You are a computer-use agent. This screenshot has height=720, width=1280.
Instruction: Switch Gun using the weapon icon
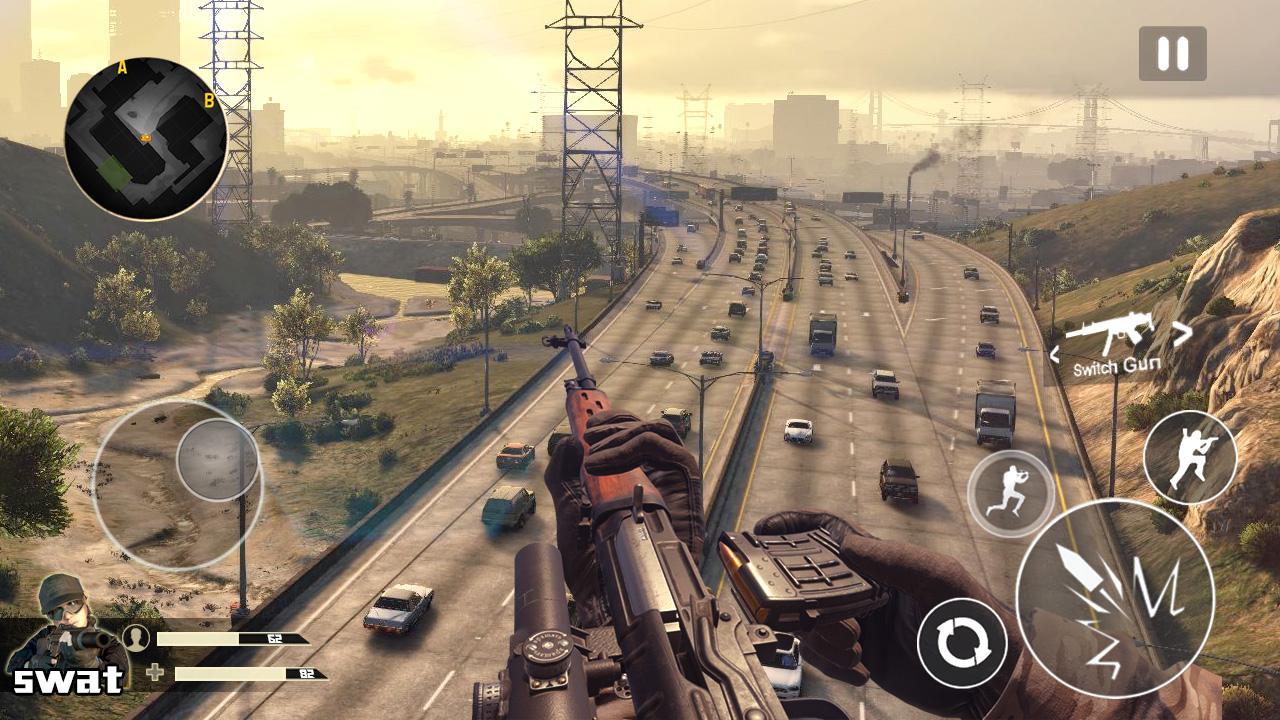point(1109,335)
